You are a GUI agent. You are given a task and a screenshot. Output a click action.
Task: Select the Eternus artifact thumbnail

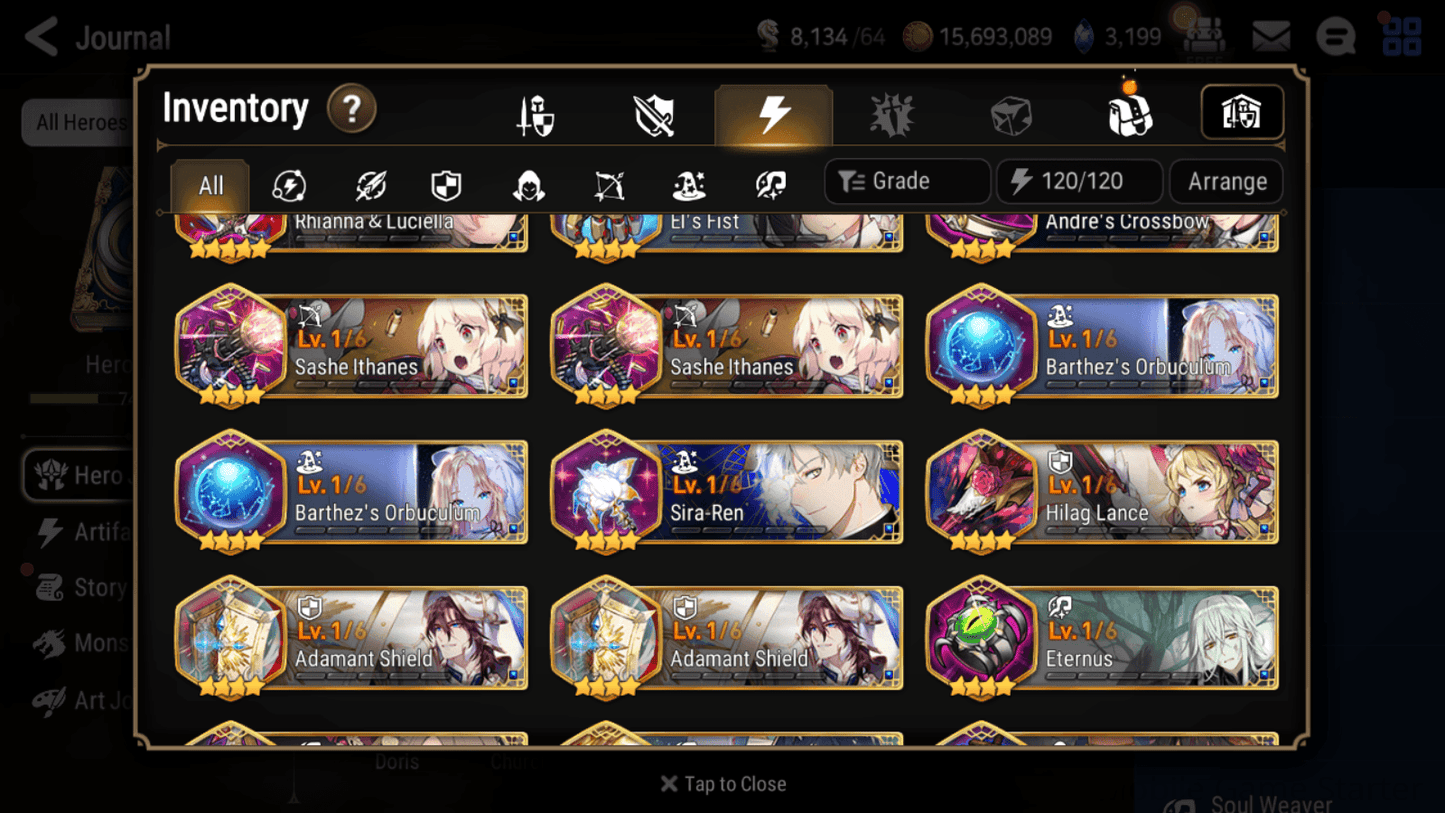pos(985,637)
